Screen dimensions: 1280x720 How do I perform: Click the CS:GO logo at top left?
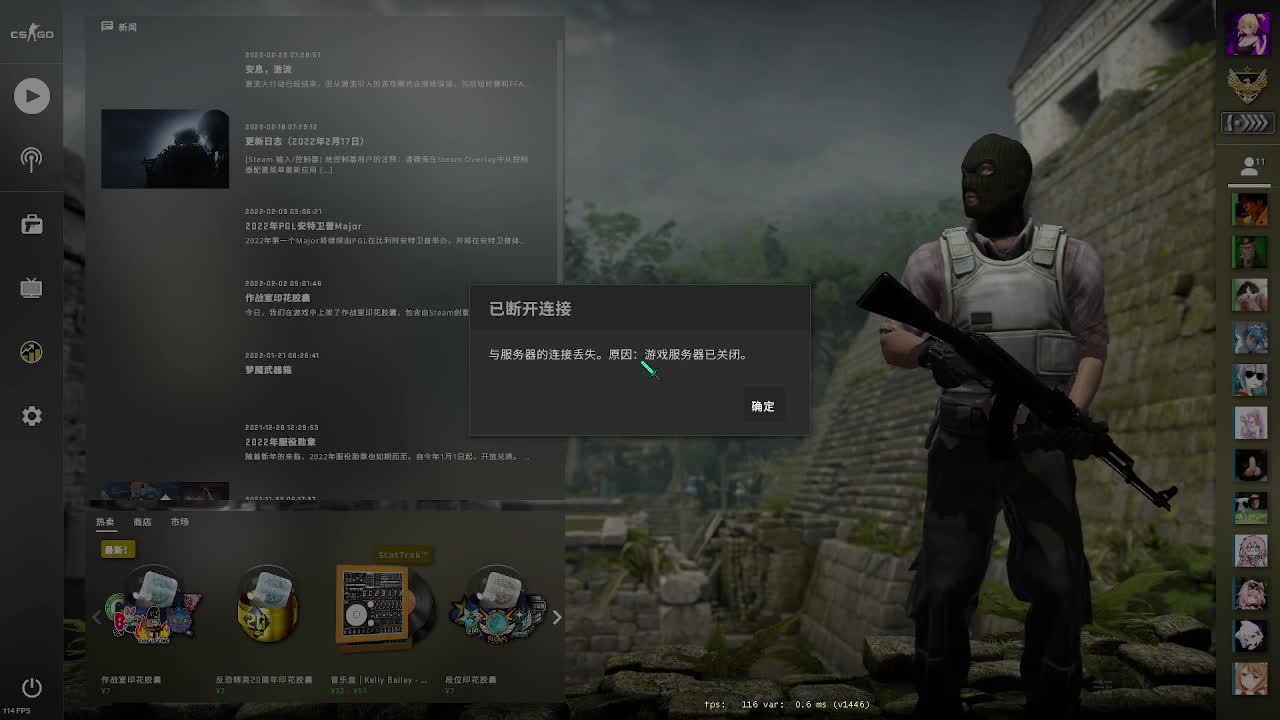[31, 32]
